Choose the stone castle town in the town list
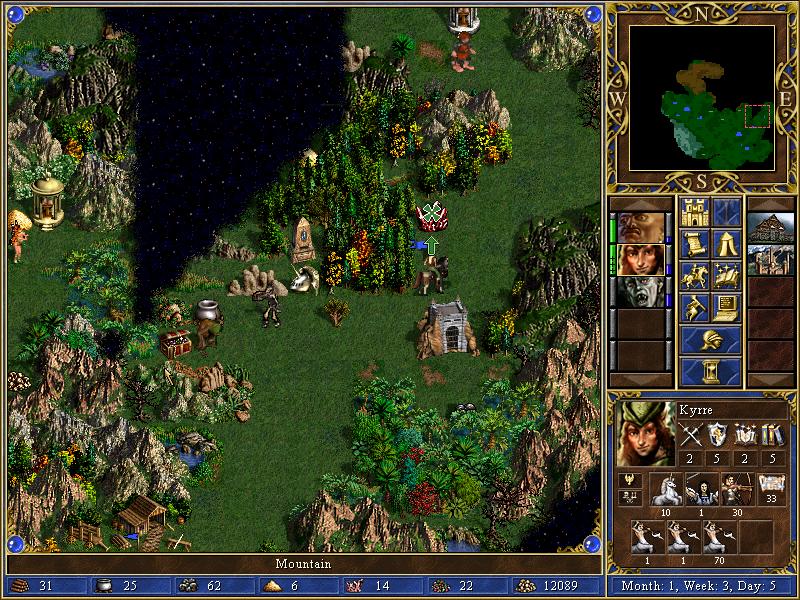Image resolution: width=800 pixels, height=600 pixels. point(770,258)
